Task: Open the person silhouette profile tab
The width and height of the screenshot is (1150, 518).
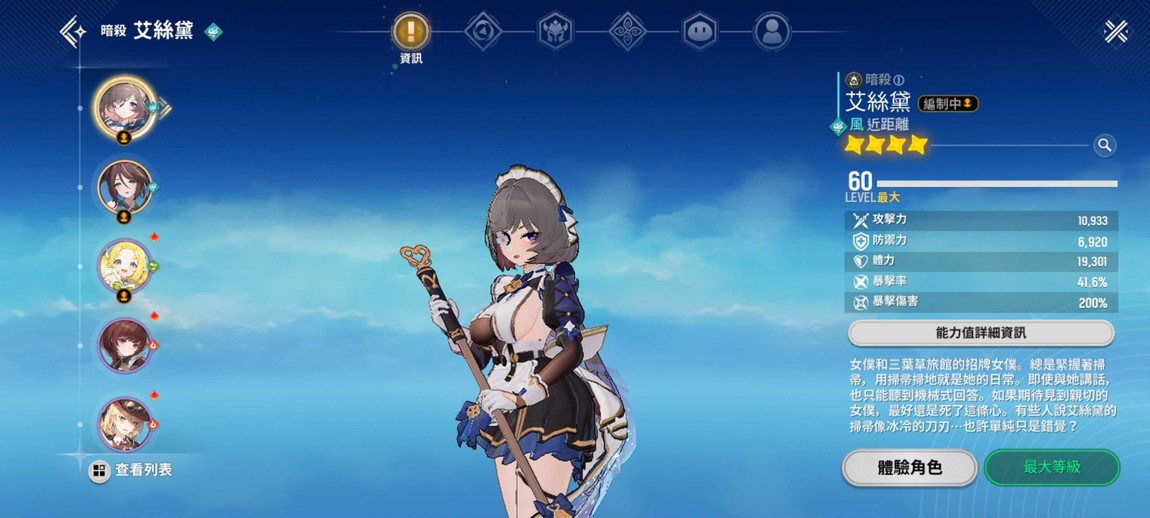Action: (771, 31)
